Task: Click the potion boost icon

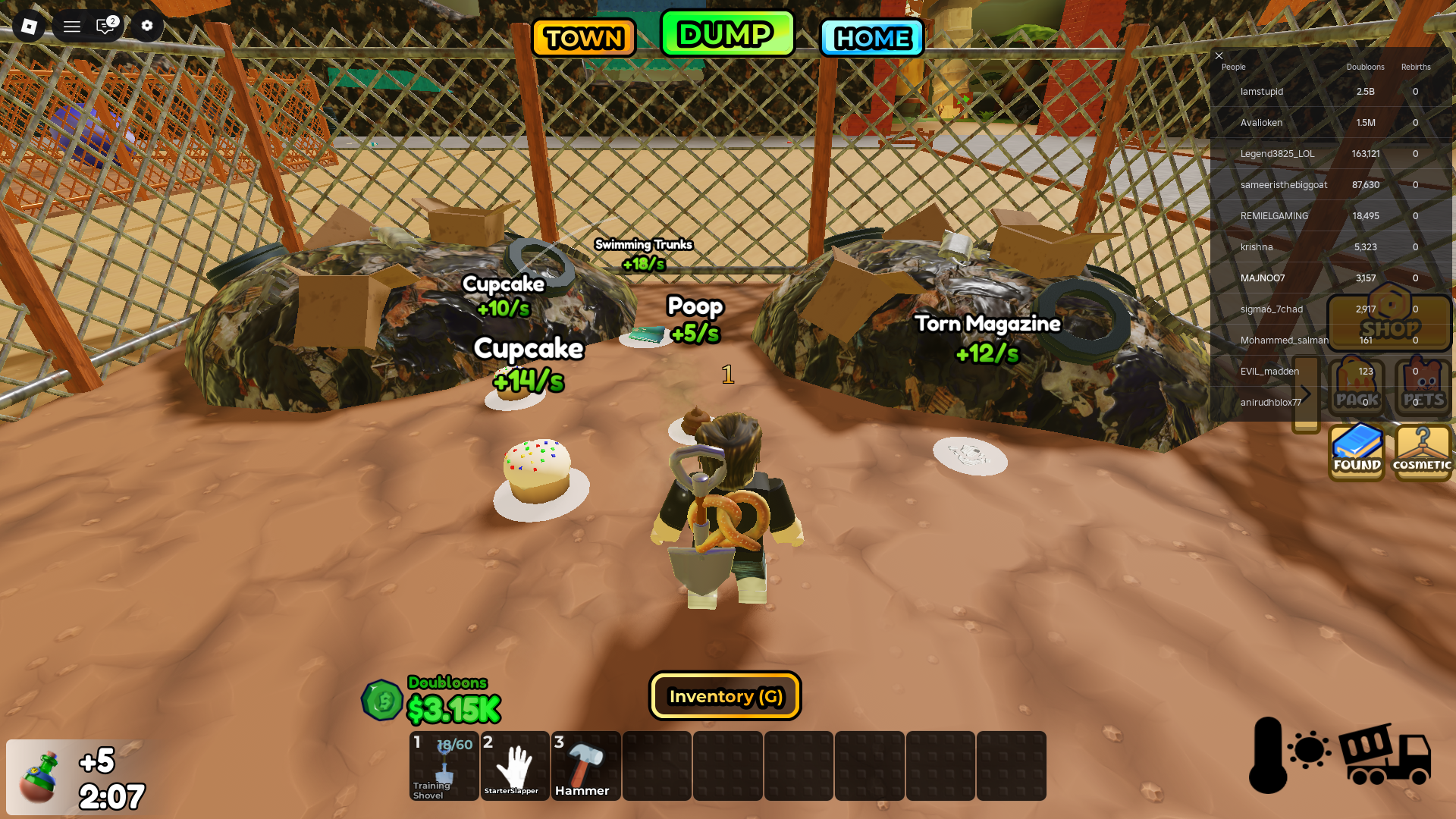Action: click(38, 777)
